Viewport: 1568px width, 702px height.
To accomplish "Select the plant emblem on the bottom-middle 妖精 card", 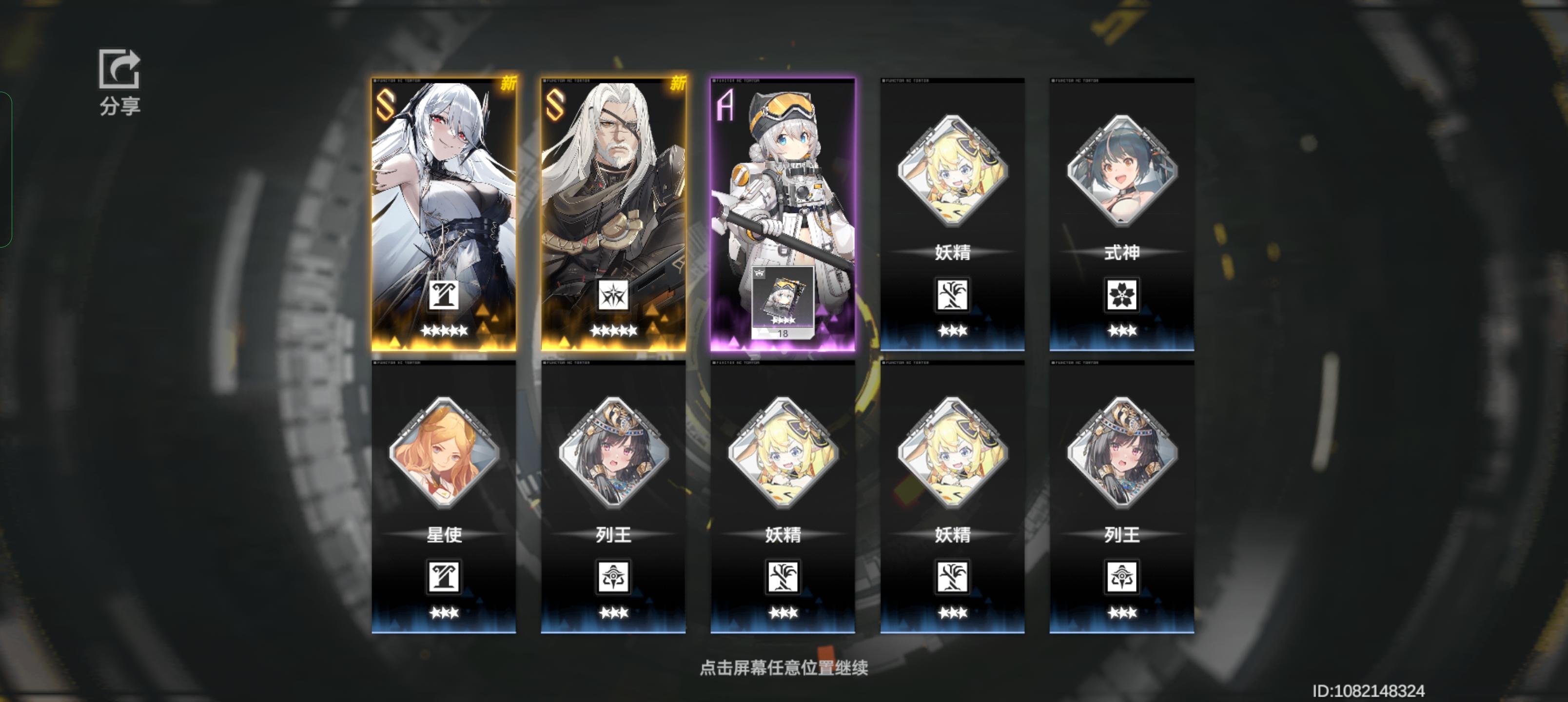I will pos(784,577).
